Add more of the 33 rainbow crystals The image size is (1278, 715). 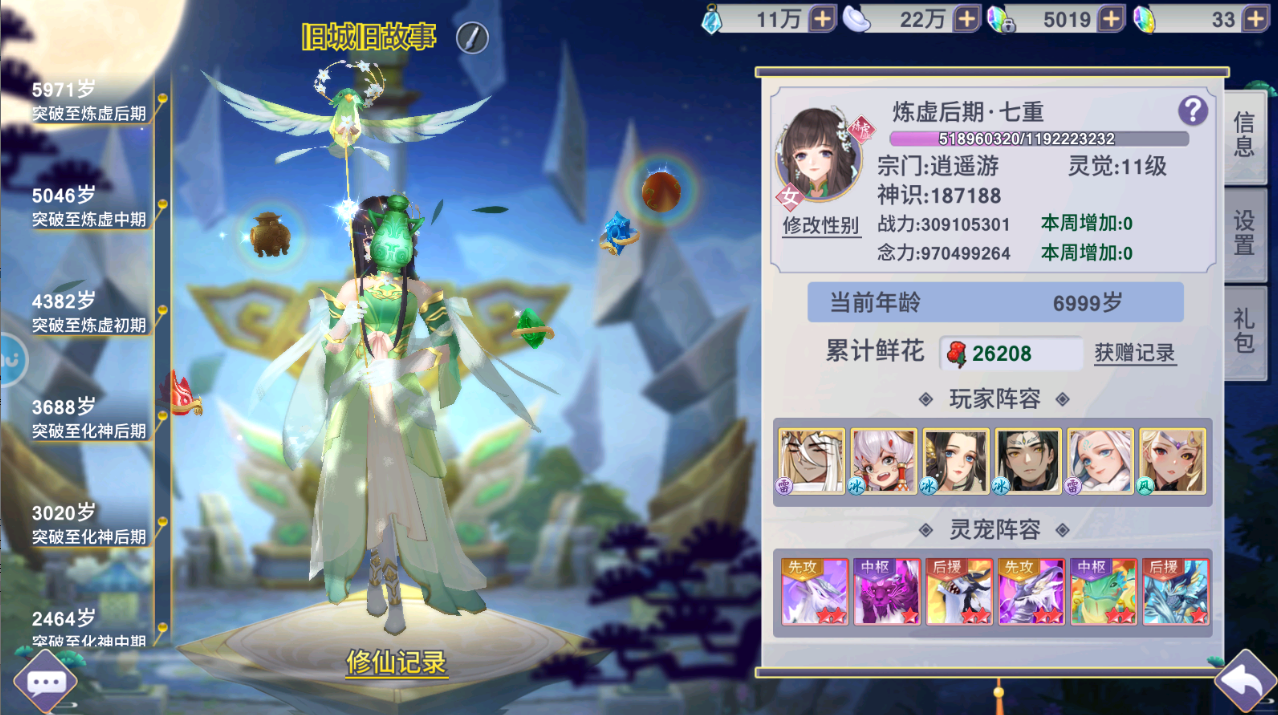click(1256, 19)
